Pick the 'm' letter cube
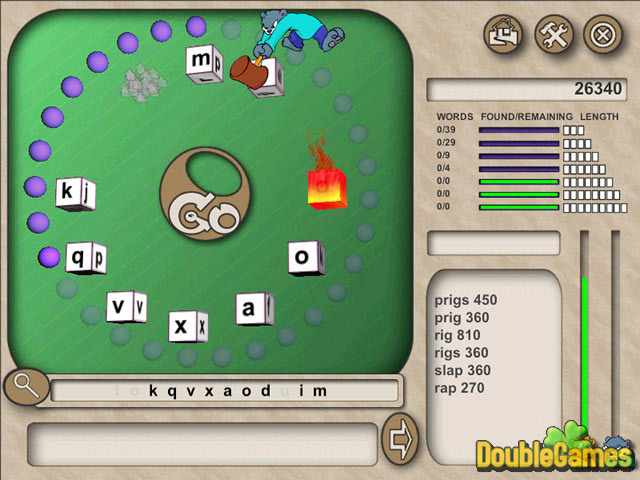 203,63
